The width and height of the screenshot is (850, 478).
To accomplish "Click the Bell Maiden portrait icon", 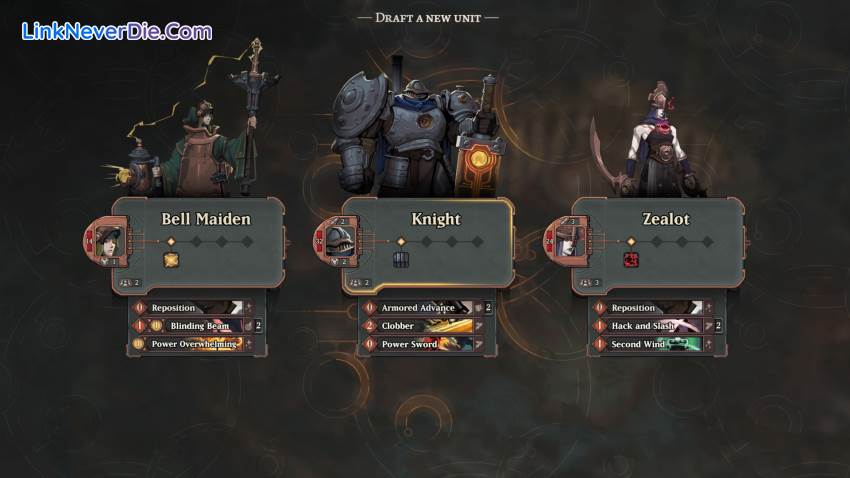I will [109, 243].
